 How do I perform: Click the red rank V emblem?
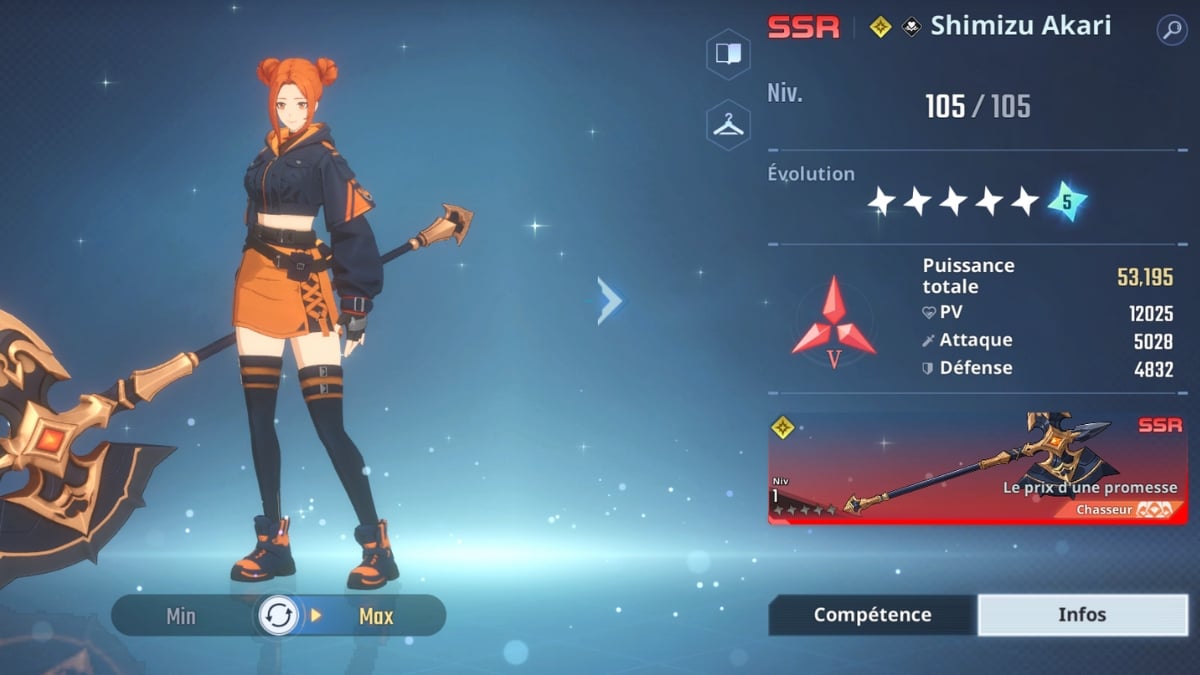click(x=834, y=322)
